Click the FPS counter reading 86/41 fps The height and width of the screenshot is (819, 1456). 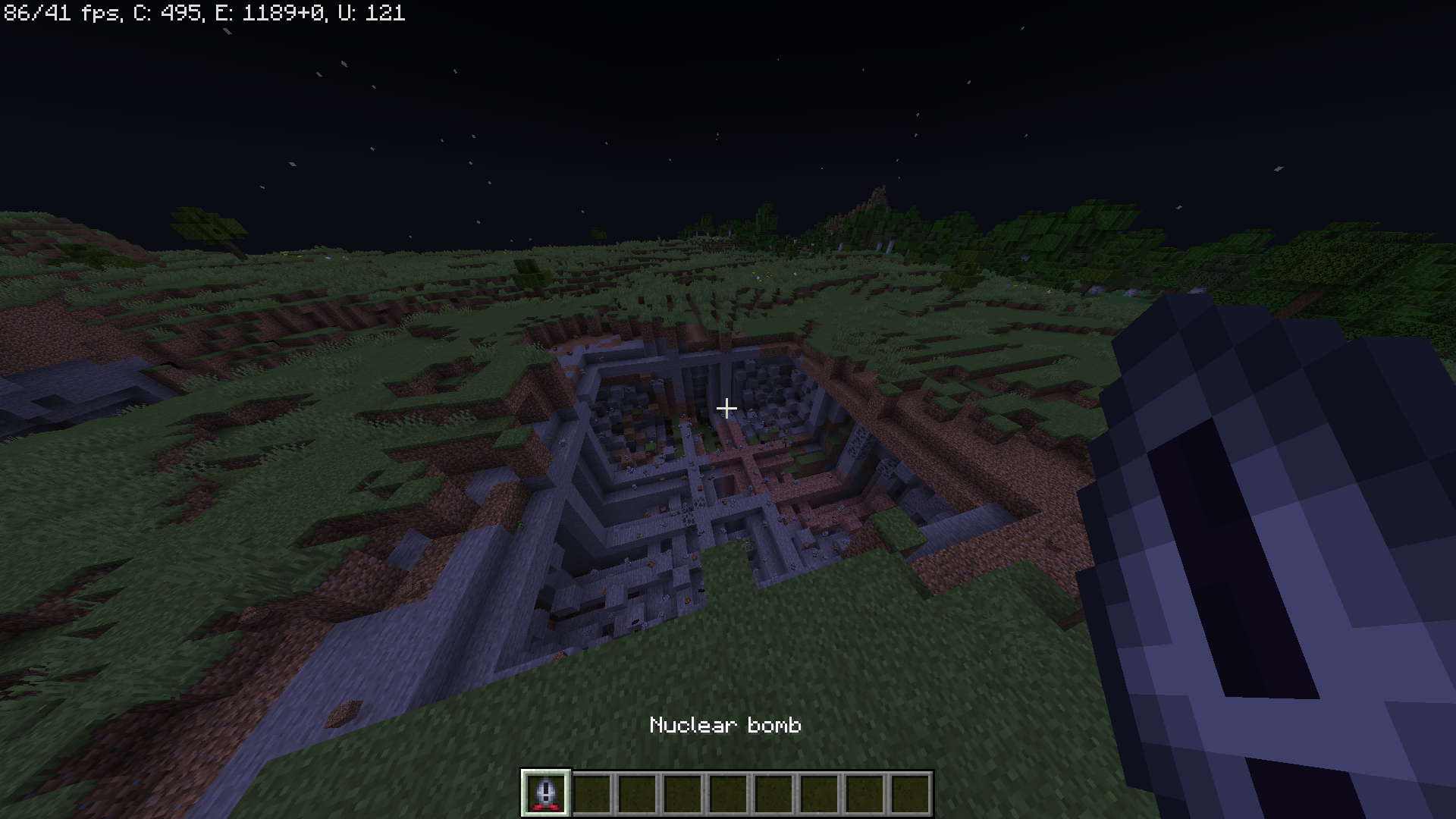[61, 13]
